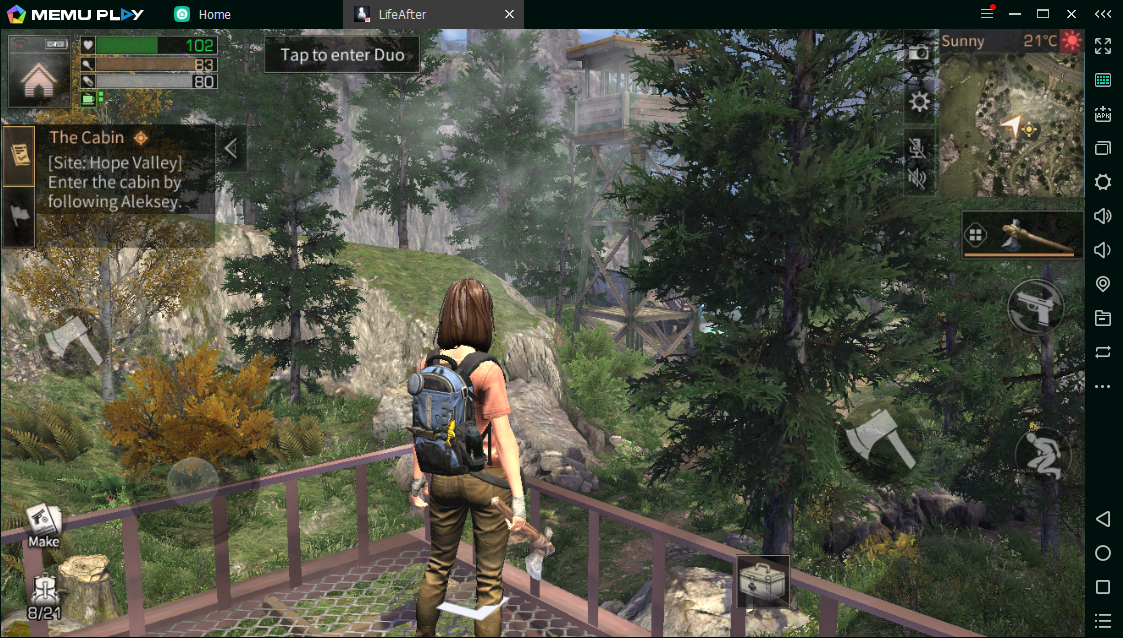
Task: Open the camera screenshot mode
Action: click(919, 53)
